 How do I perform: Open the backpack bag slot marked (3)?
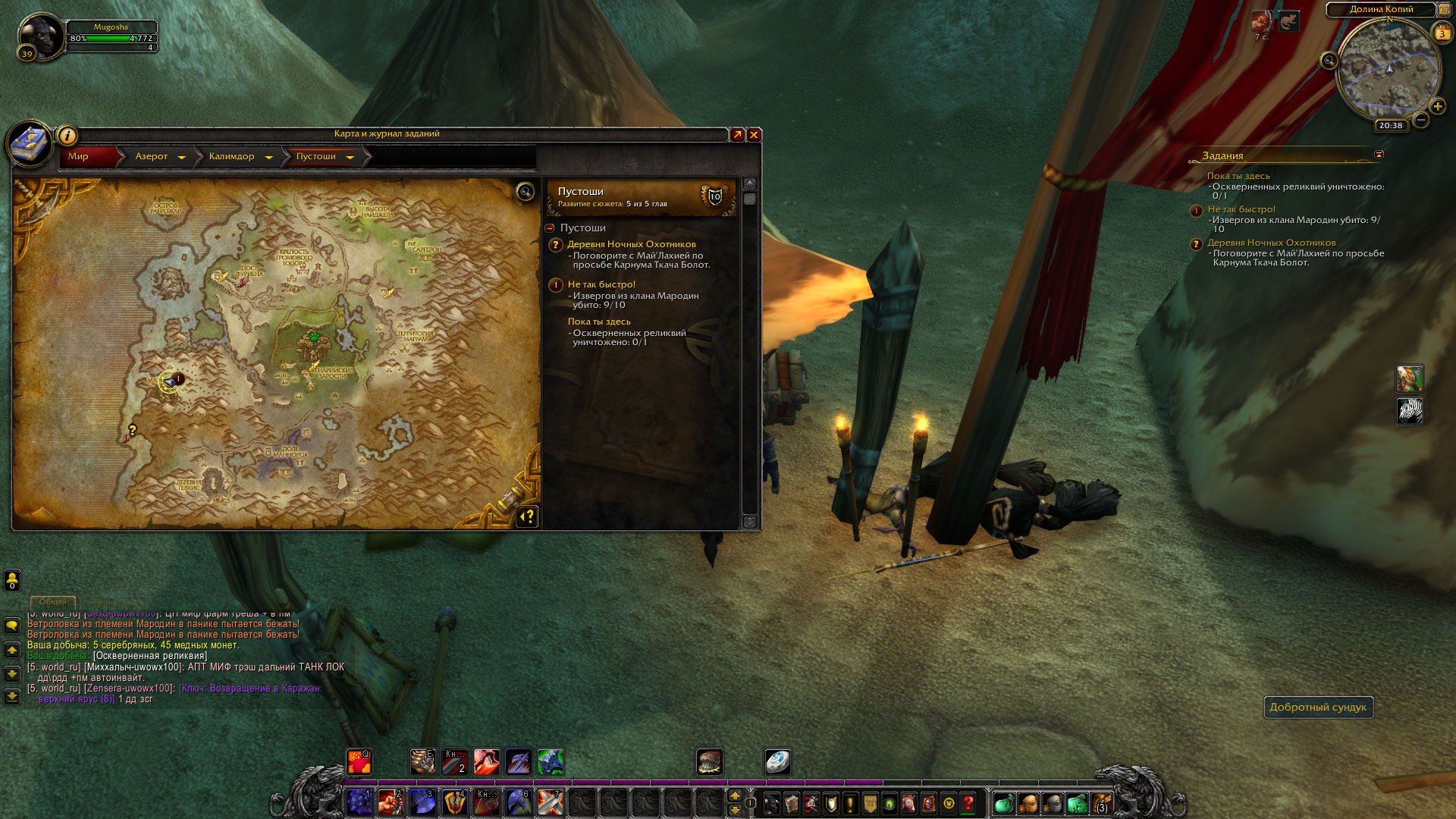pos(1101,803)
